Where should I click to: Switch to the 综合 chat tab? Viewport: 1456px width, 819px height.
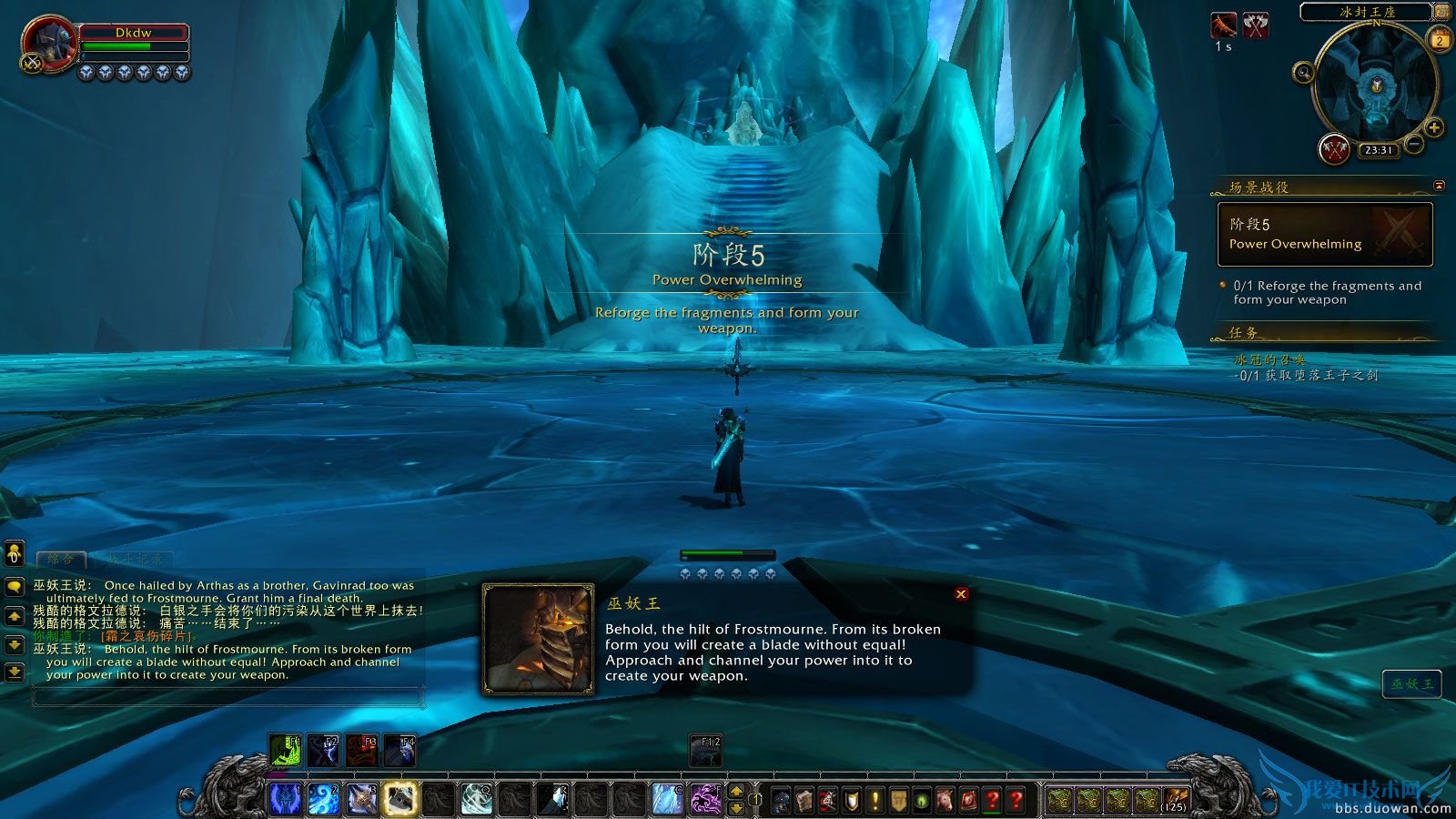pos(62,557)
